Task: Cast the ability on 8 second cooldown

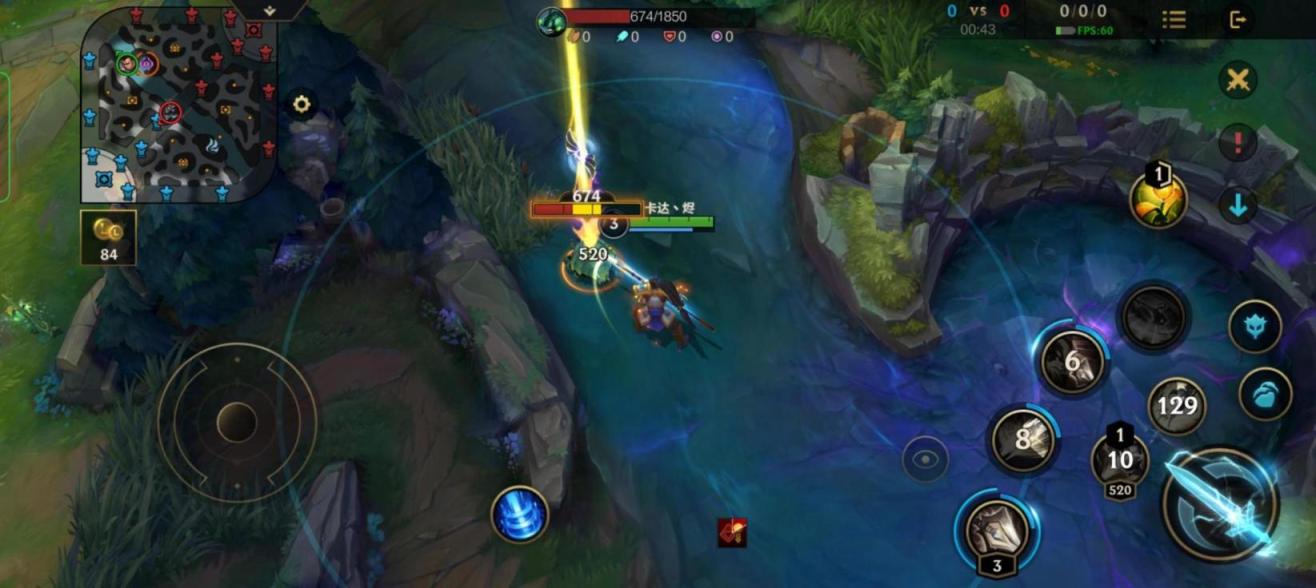Action: point(1023,439)
